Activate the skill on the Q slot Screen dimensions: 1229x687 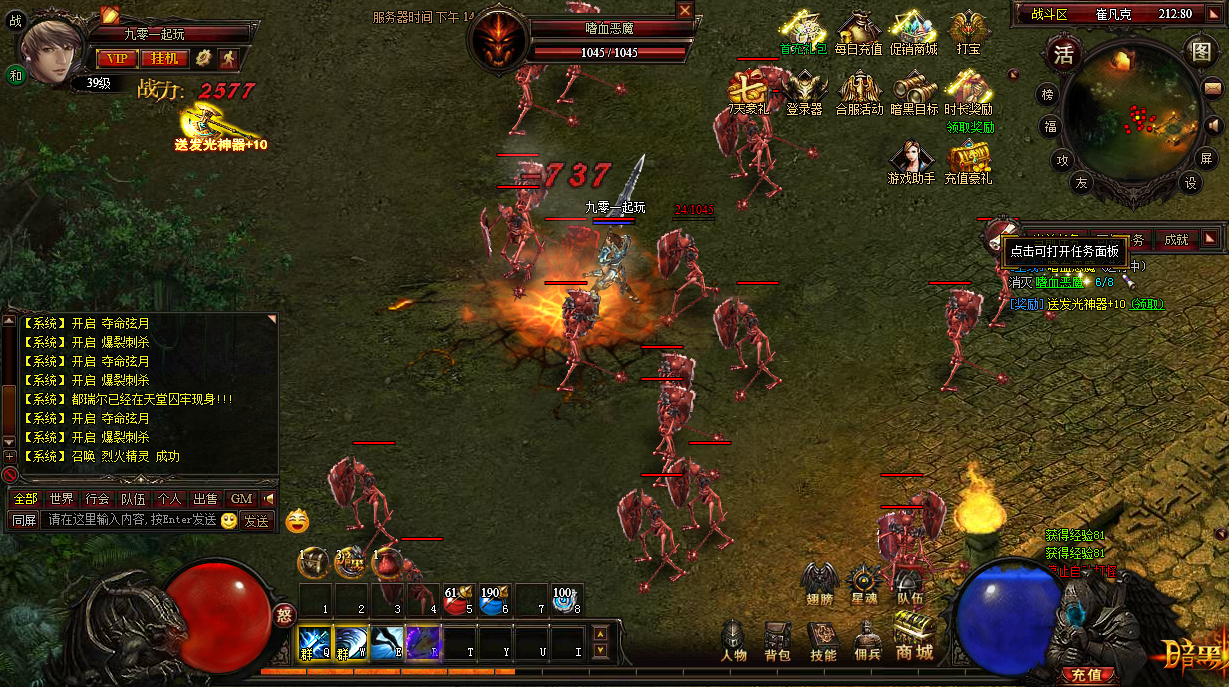coord(314,641)
